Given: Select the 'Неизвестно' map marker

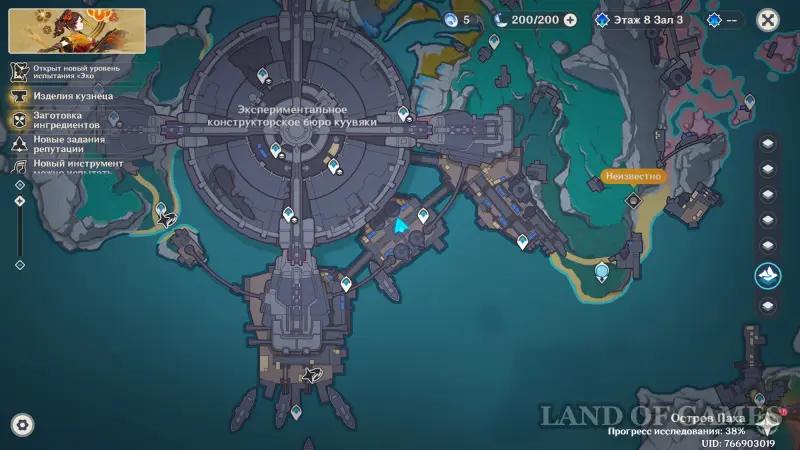Looking at the screenshot, I should click(634, 177).
